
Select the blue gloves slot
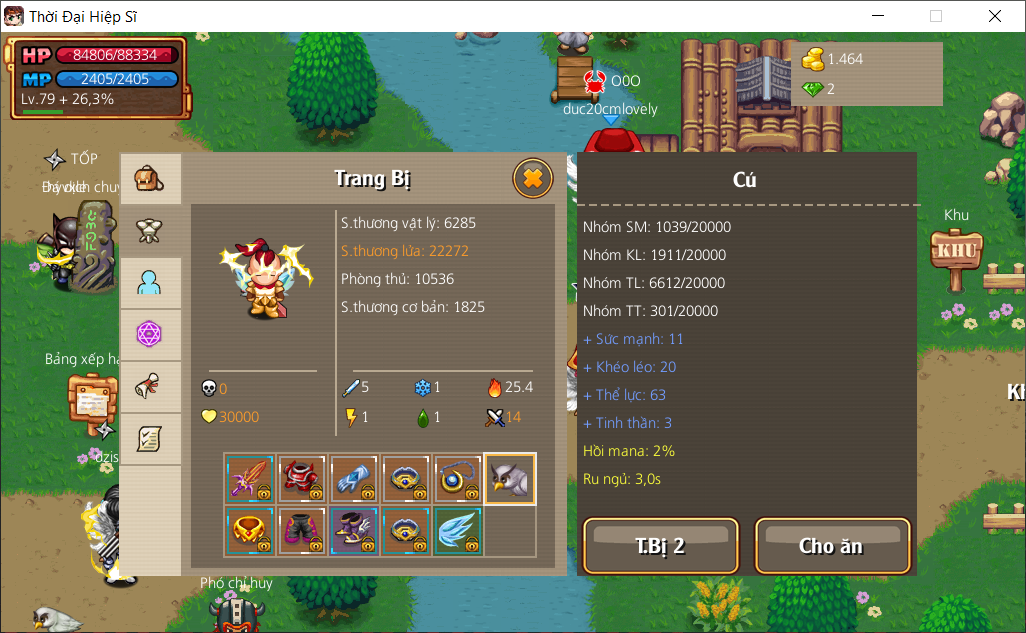354,479
